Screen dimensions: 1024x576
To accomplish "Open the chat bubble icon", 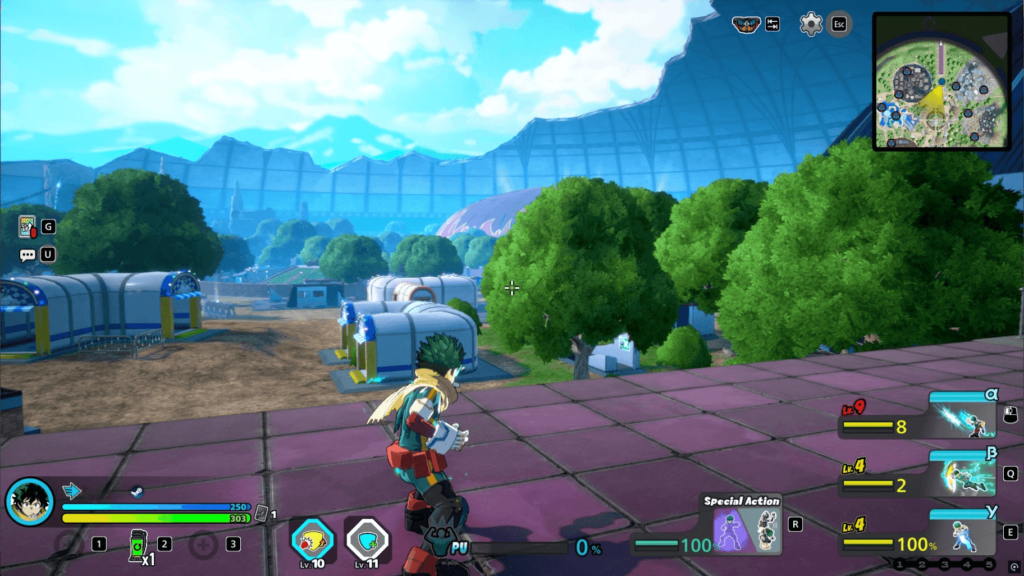I will tap(27, 255).
